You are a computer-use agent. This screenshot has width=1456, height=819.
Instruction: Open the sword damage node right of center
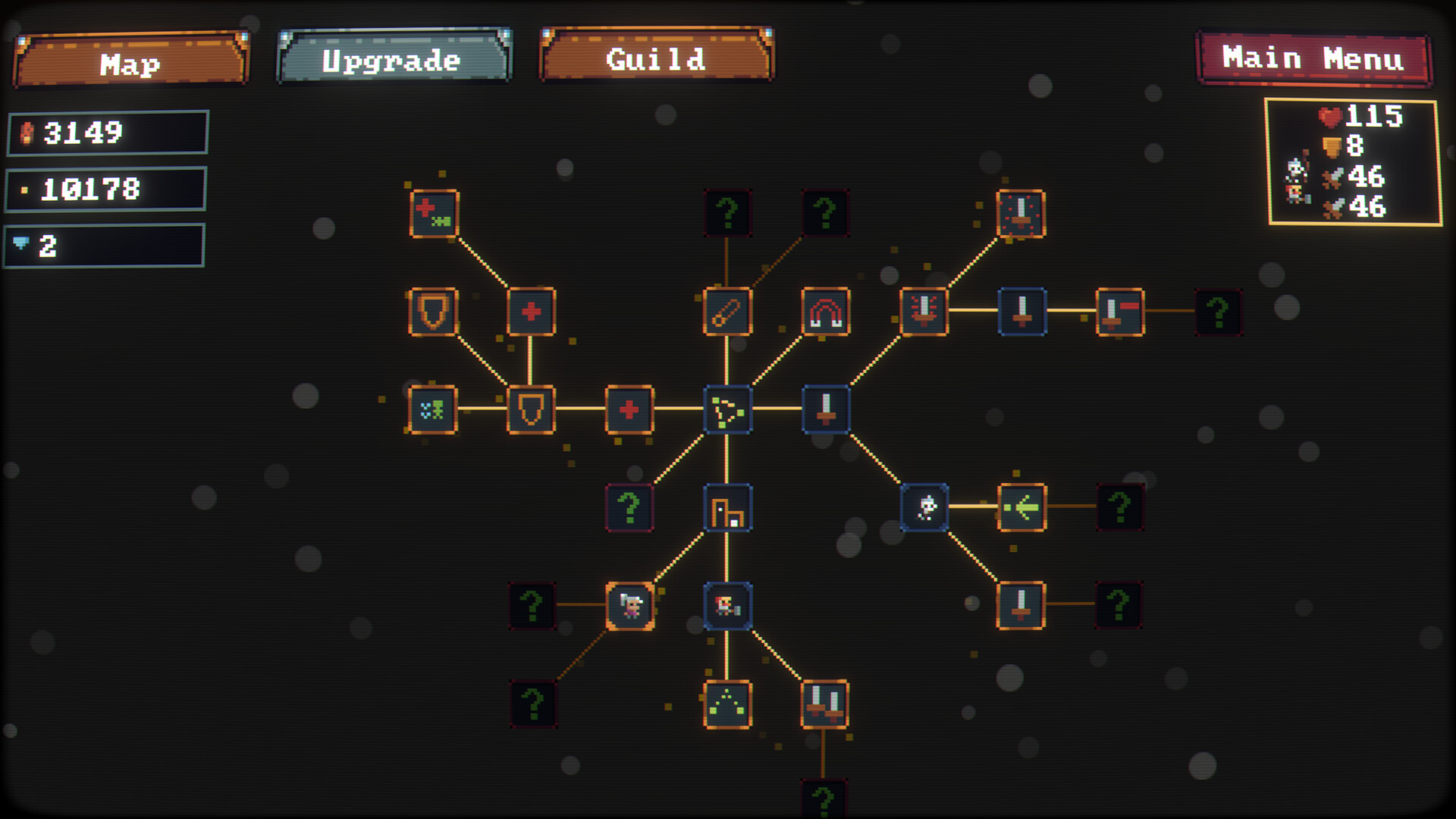[824, 410]
